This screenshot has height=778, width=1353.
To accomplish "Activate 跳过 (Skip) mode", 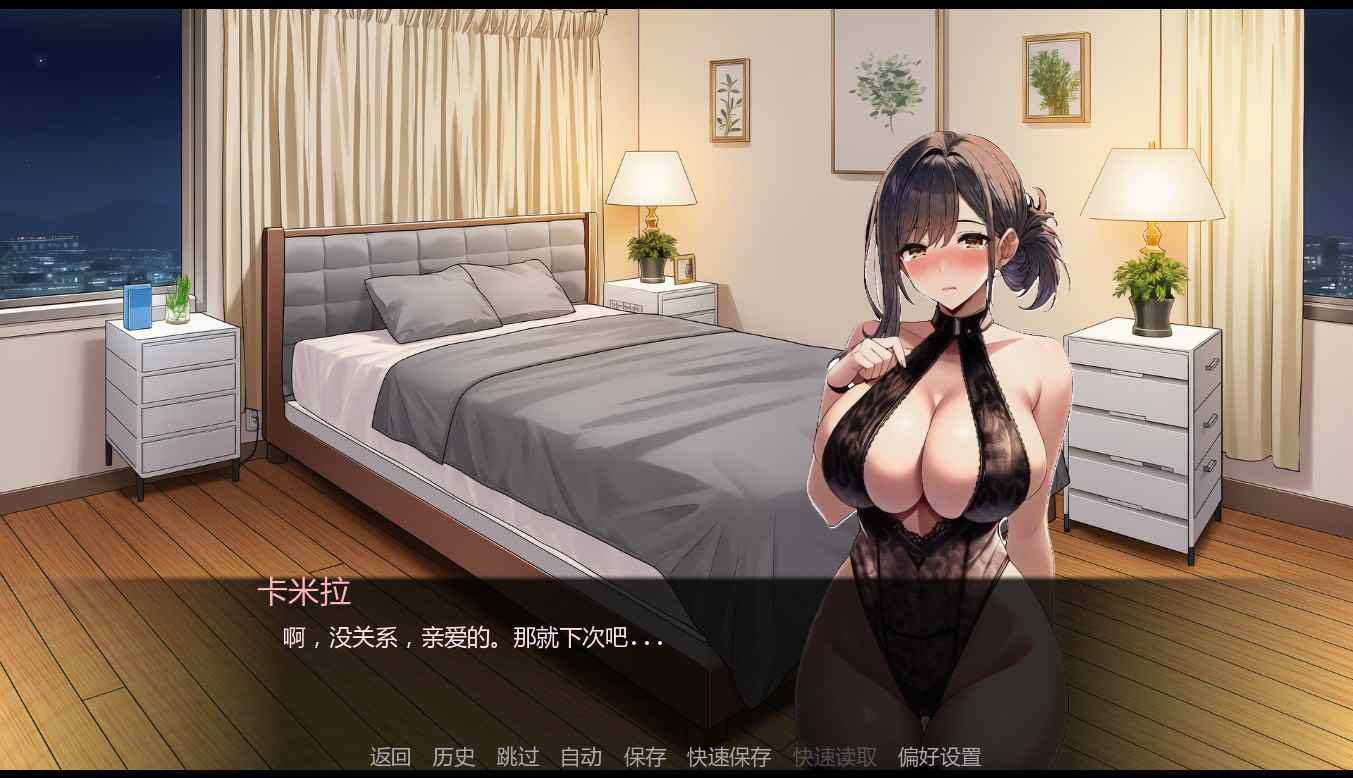I will [517, 757].
